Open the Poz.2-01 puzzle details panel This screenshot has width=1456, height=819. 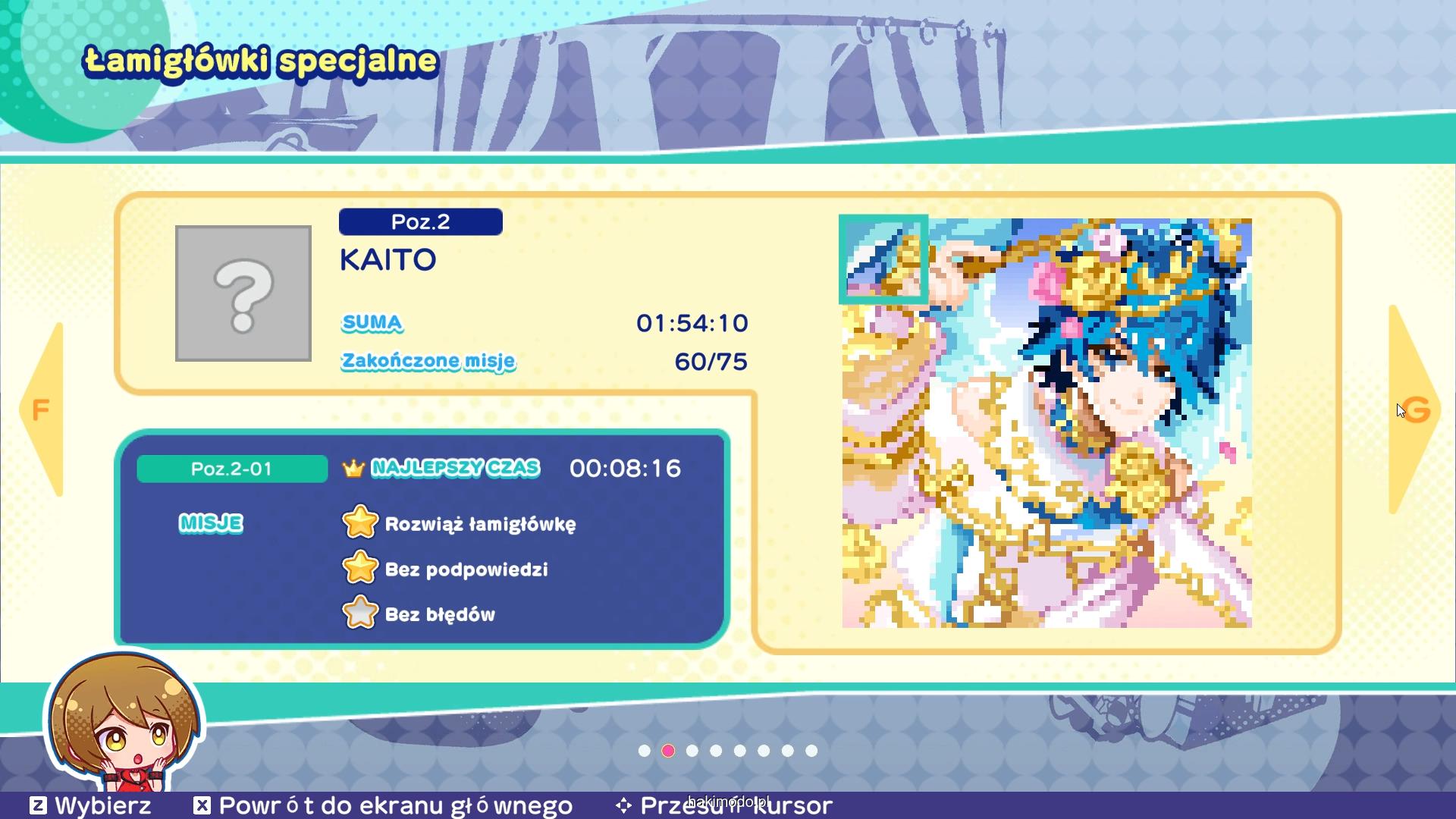coord(232,469)
